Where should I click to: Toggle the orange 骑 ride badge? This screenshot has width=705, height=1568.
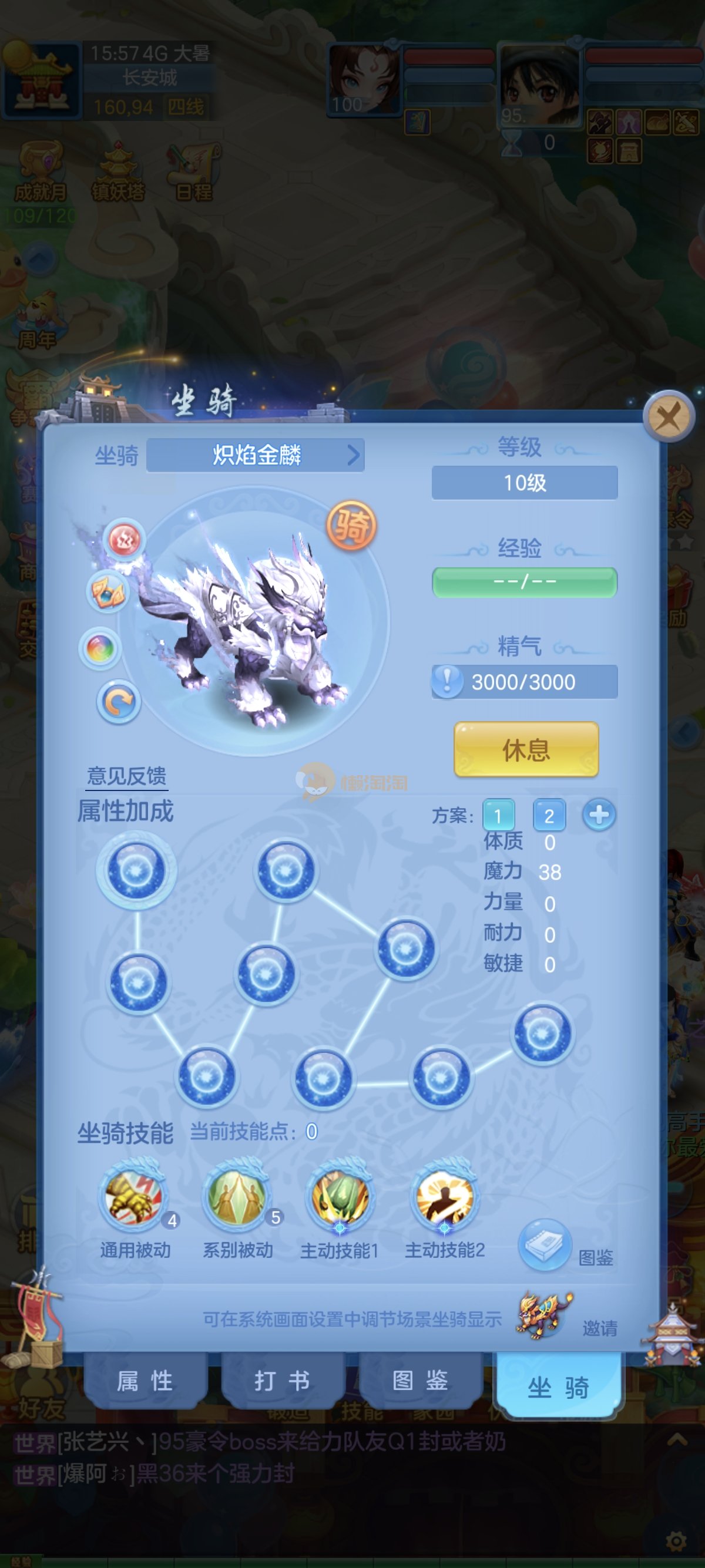point(351,525)
